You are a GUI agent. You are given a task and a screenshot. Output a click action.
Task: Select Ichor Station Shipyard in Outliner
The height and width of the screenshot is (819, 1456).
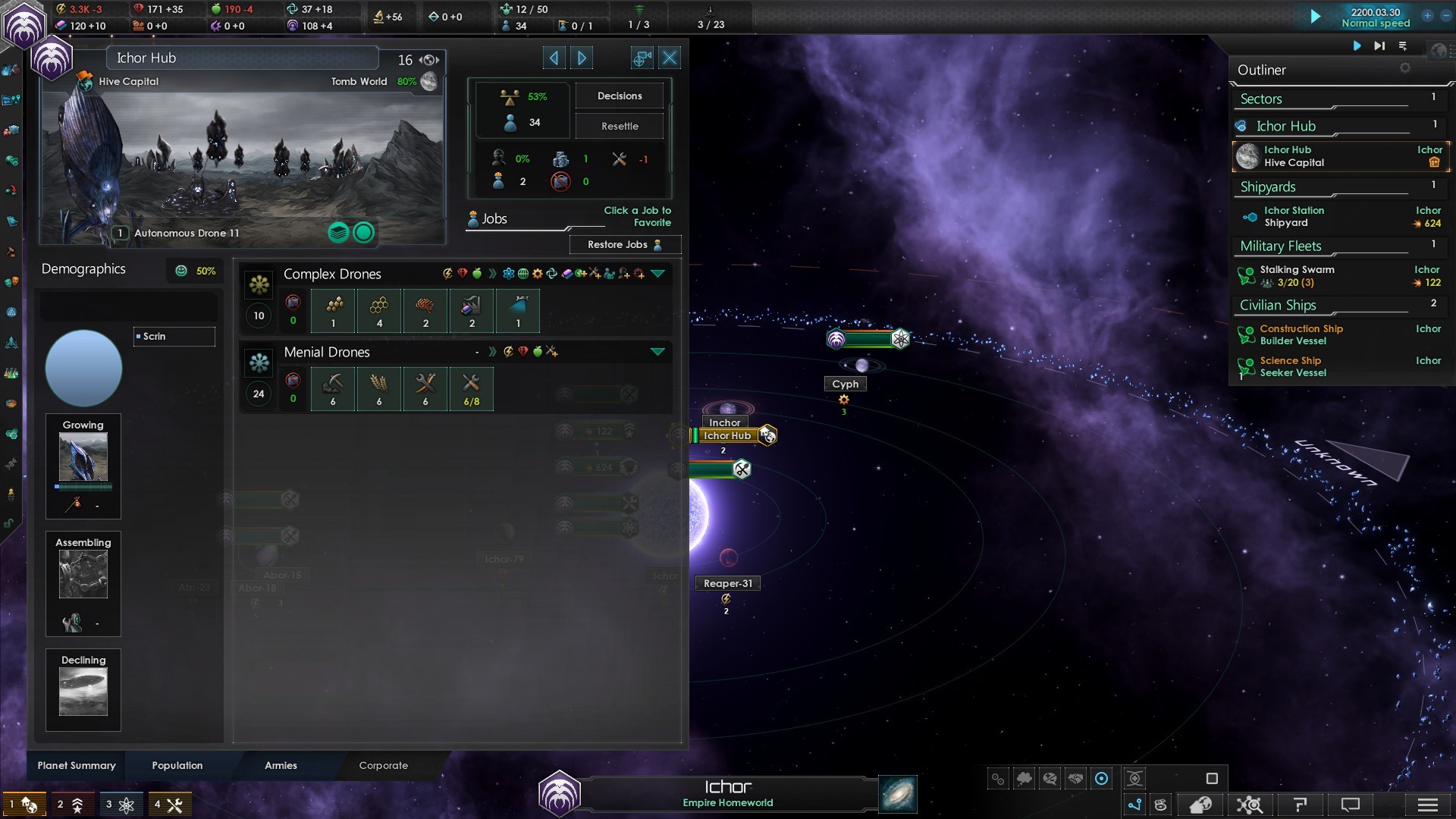[x=1293, y=217]
